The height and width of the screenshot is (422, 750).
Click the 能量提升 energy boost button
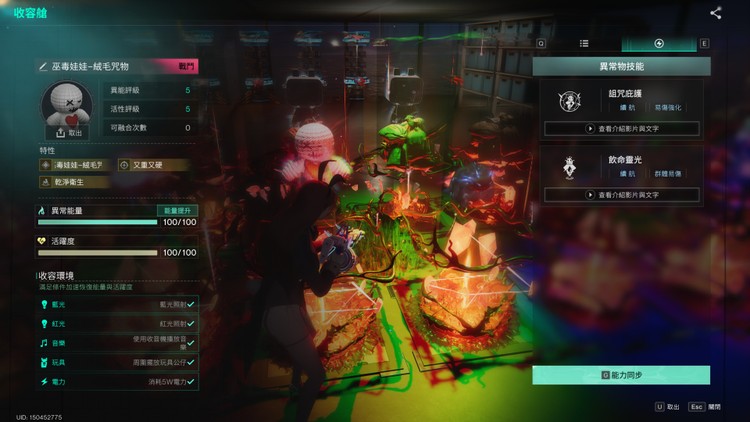pyautogui.click(x=176, y=211)
